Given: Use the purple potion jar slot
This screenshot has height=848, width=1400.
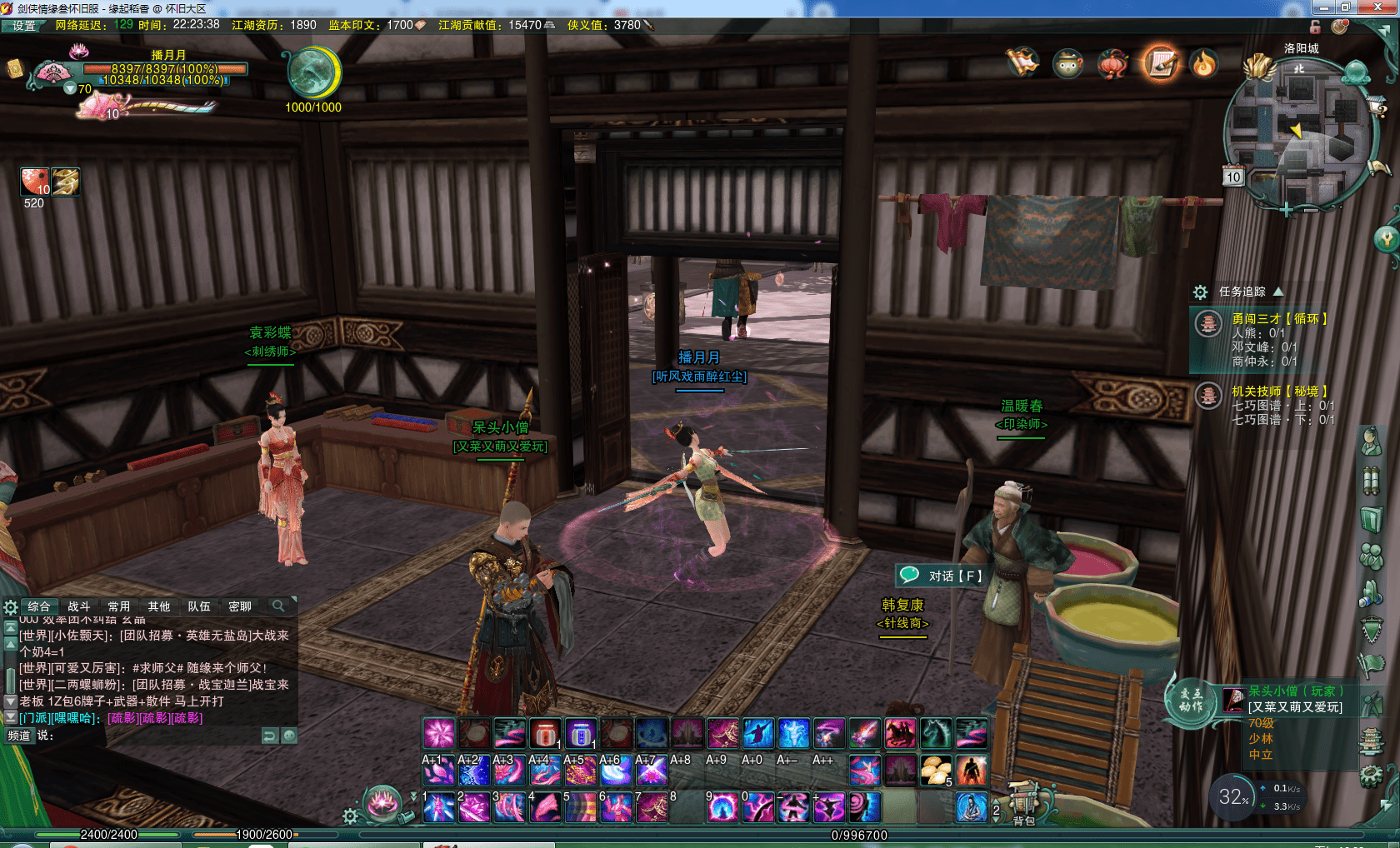Looking at the screenshot, I should coord(581,734).
